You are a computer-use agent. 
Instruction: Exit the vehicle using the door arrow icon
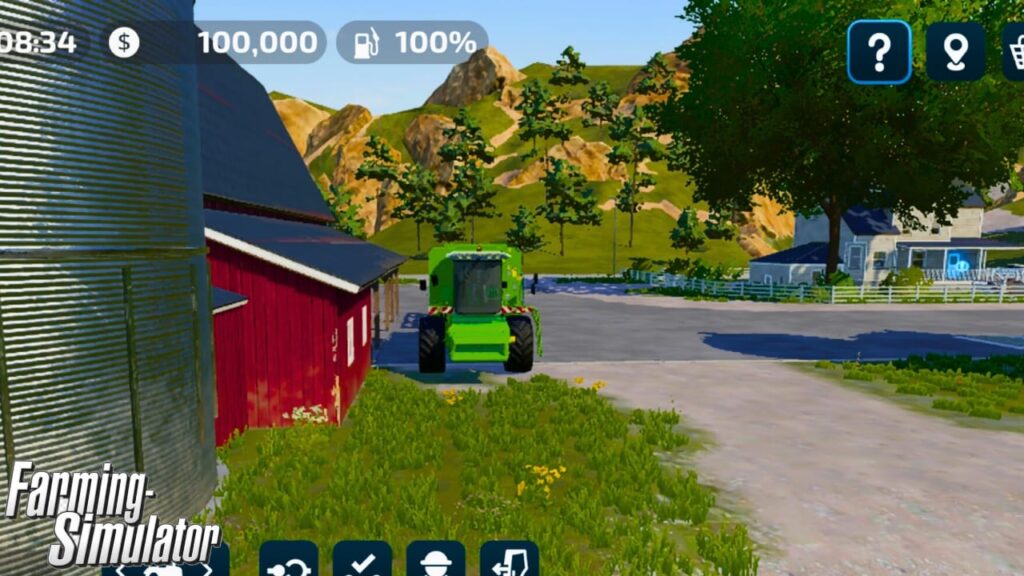coord(509,562)
